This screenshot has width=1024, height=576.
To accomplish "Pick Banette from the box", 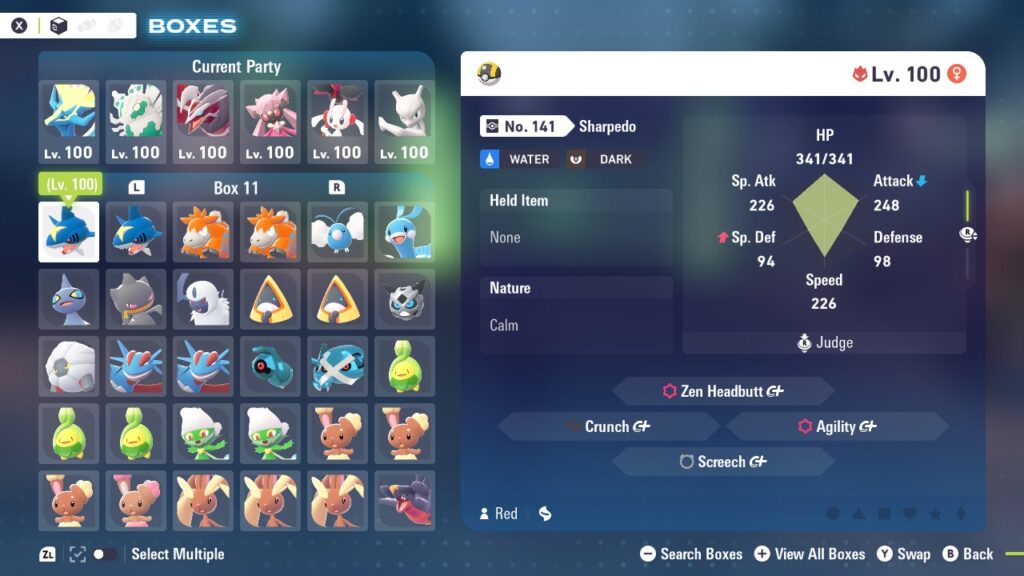I will 135,298.
